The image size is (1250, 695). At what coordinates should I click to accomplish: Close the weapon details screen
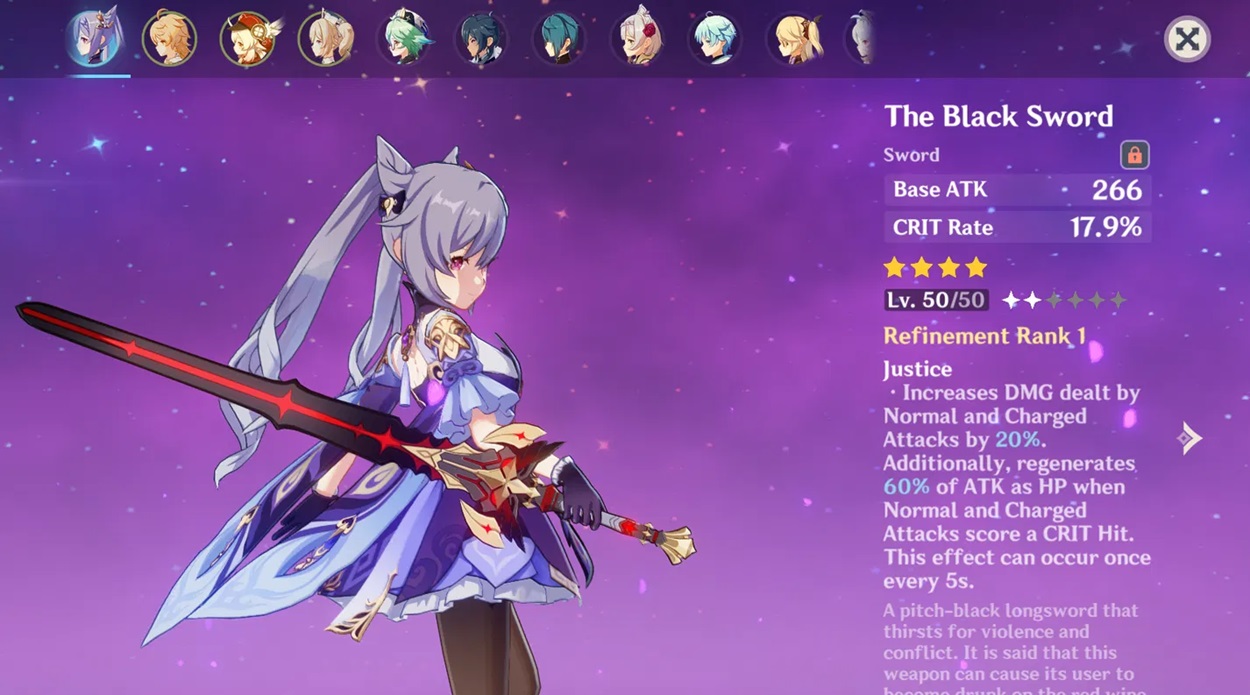coord(1187,40)
